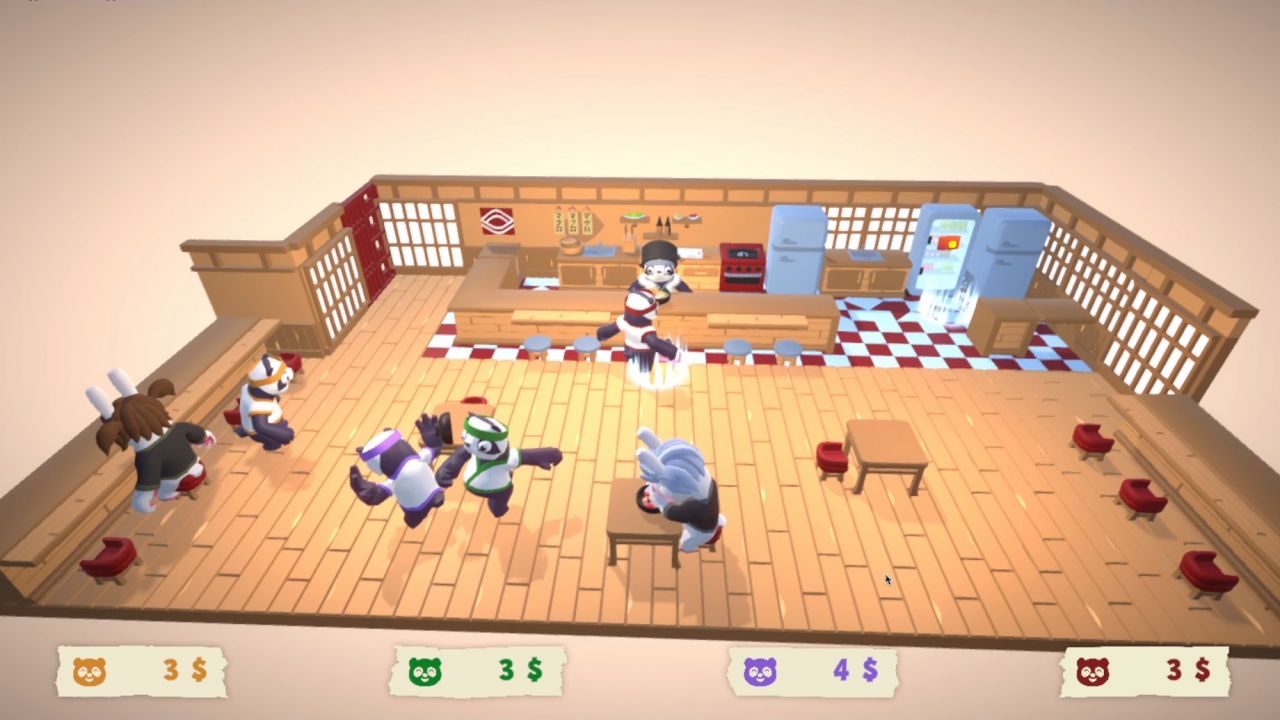
Task: Click the sushi plate on the right wall shelf
Action: tap(688, 217)
